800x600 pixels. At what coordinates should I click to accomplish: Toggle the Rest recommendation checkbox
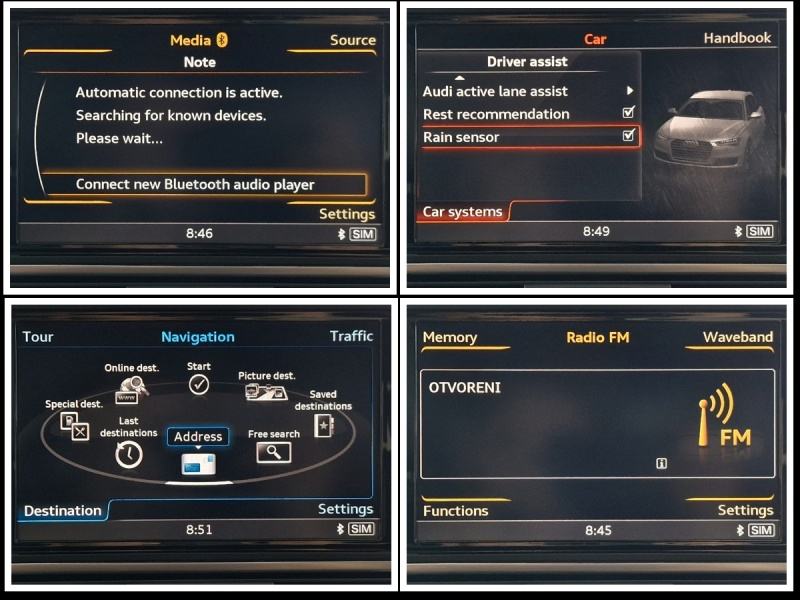[628, 113]
